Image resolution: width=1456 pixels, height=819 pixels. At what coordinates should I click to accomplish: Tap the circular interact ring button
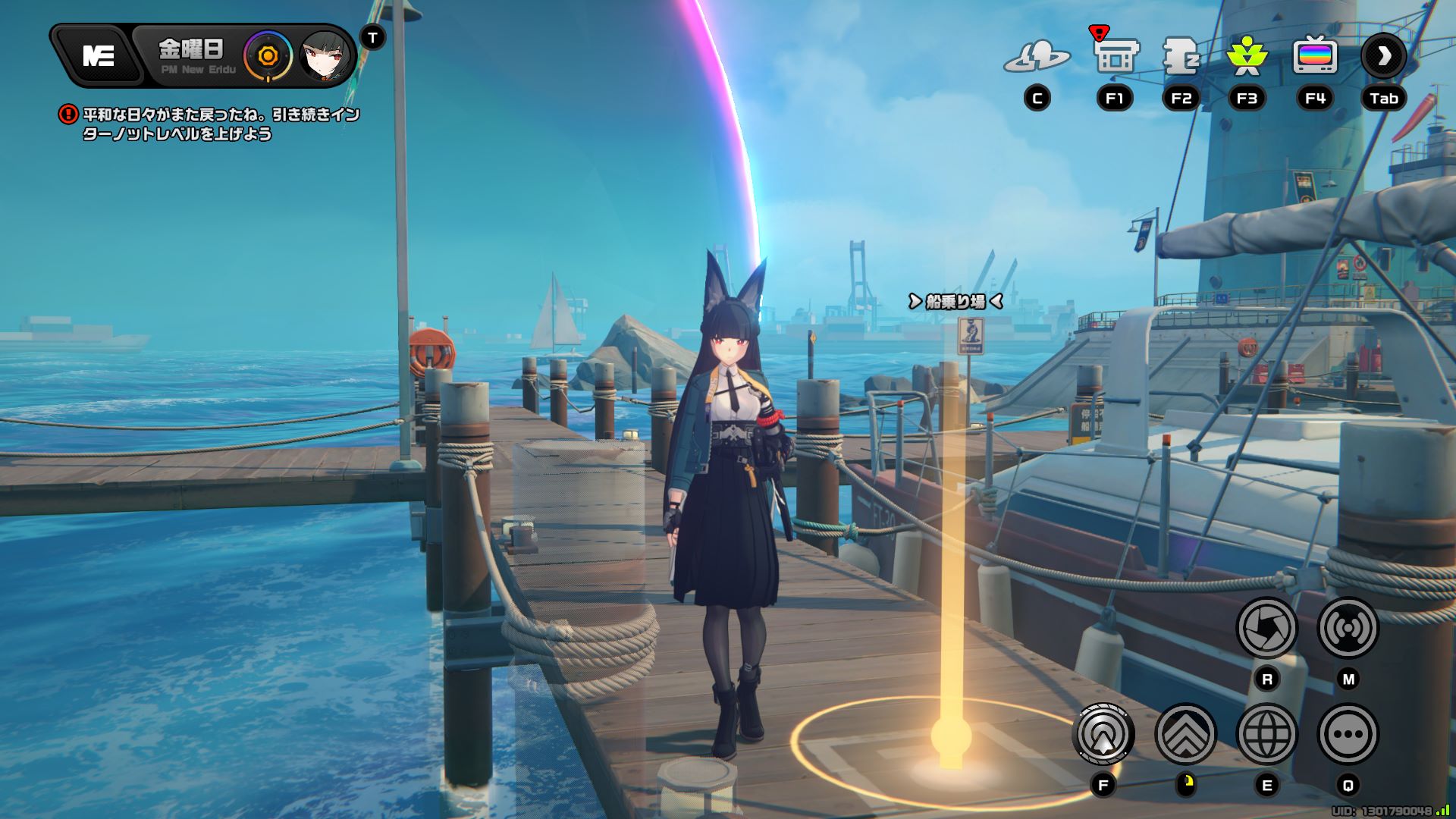point(1103,734)
